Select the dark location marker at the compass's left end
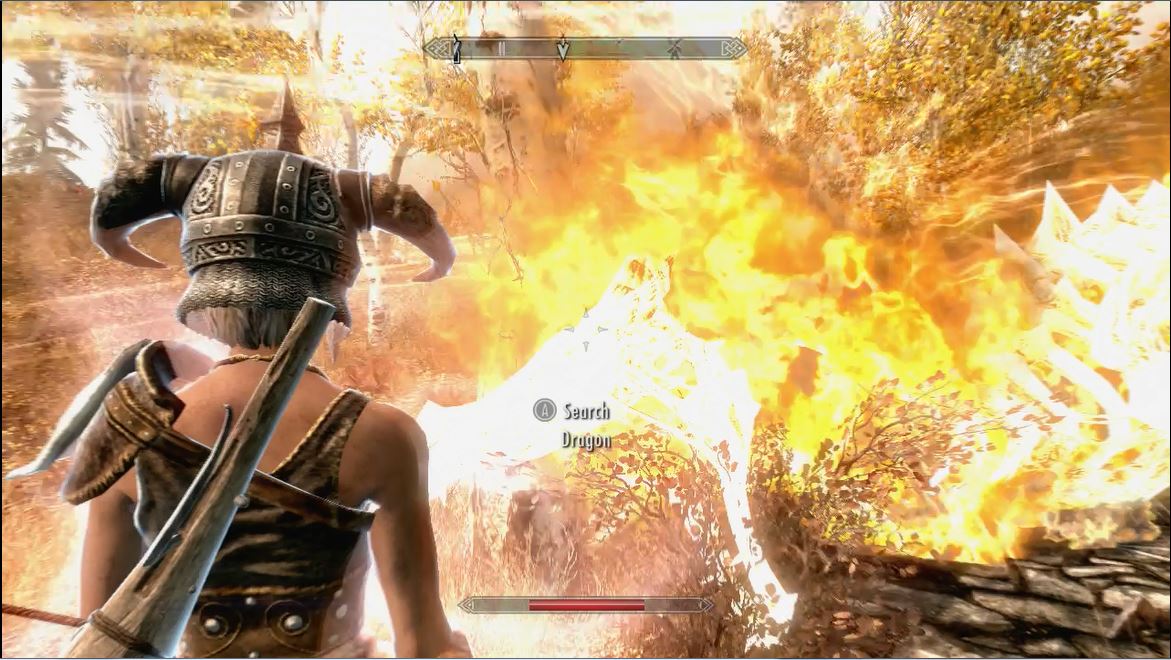 tap(456, 48)
